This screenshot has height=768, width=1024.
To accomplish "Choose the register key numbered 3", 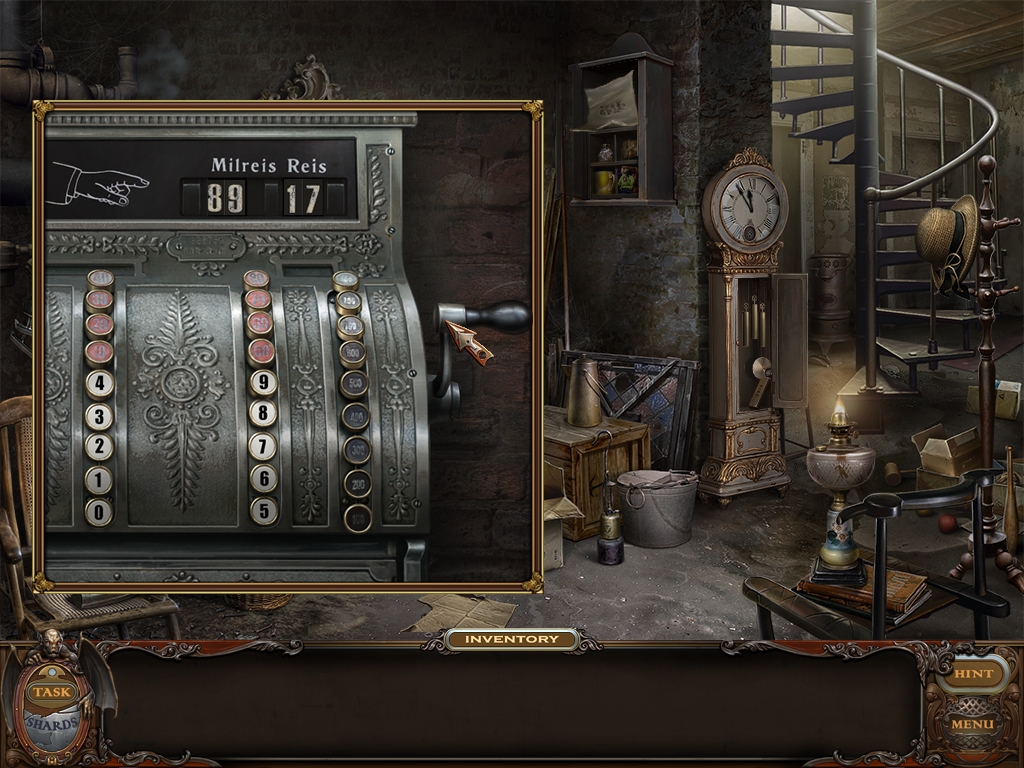I will click(x=99, y=416).
